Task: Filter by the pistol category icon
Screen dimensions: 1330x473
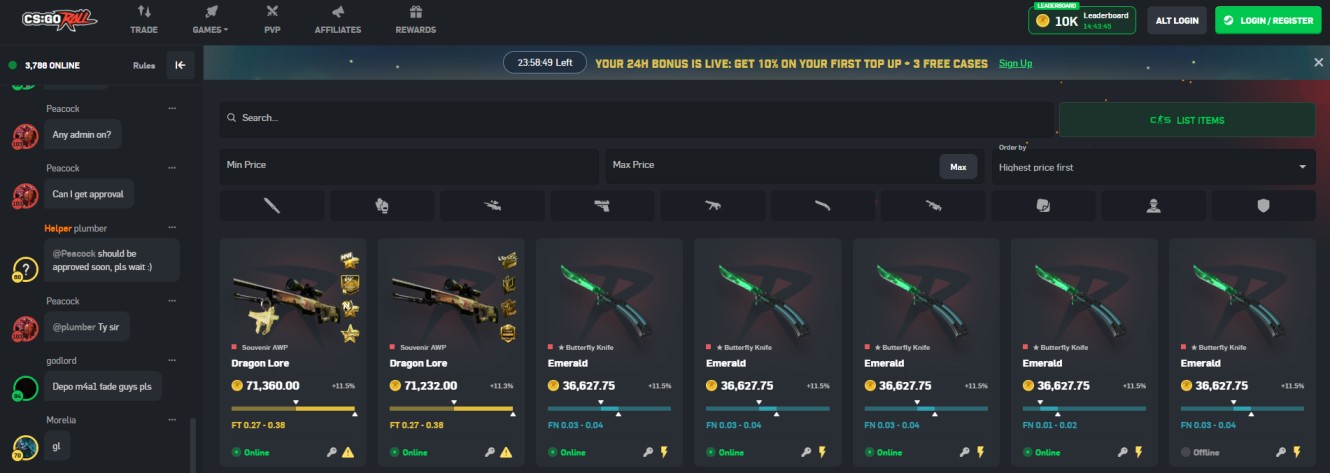Action: pos(602,206)
